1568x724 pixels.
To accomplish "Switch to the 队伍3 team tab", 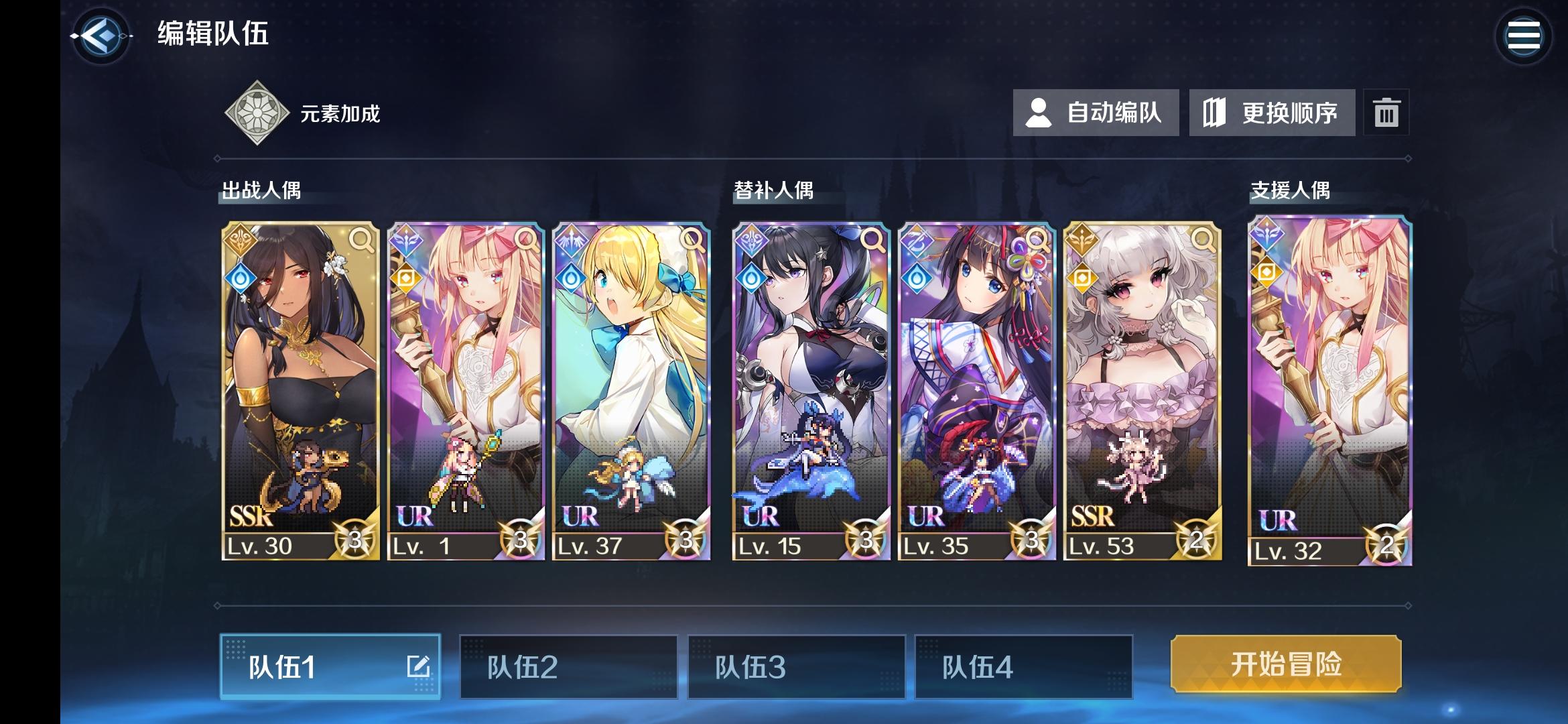I will tap(797, 666).
